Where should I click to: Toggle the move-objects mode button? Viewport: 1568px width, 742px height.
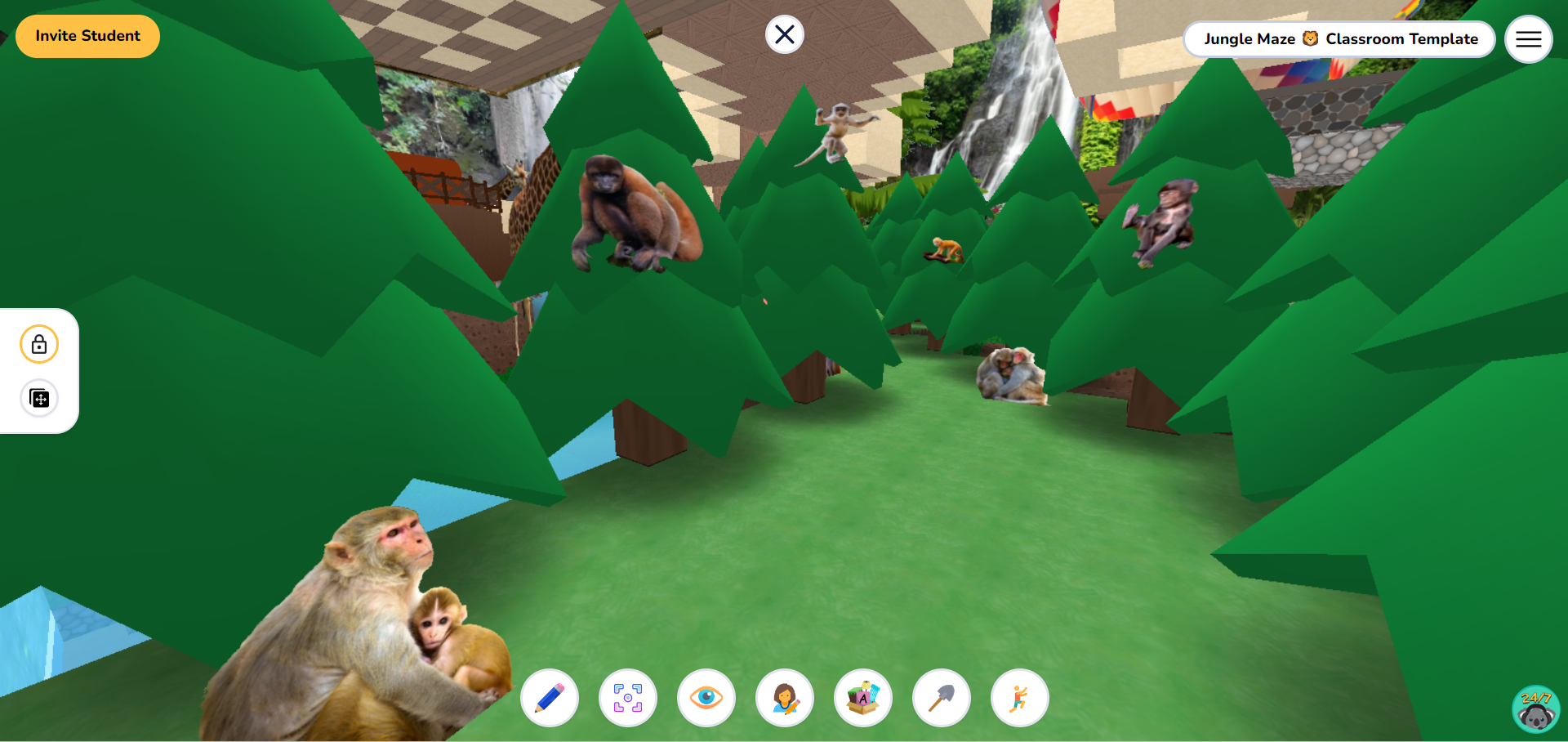point(38,398)
